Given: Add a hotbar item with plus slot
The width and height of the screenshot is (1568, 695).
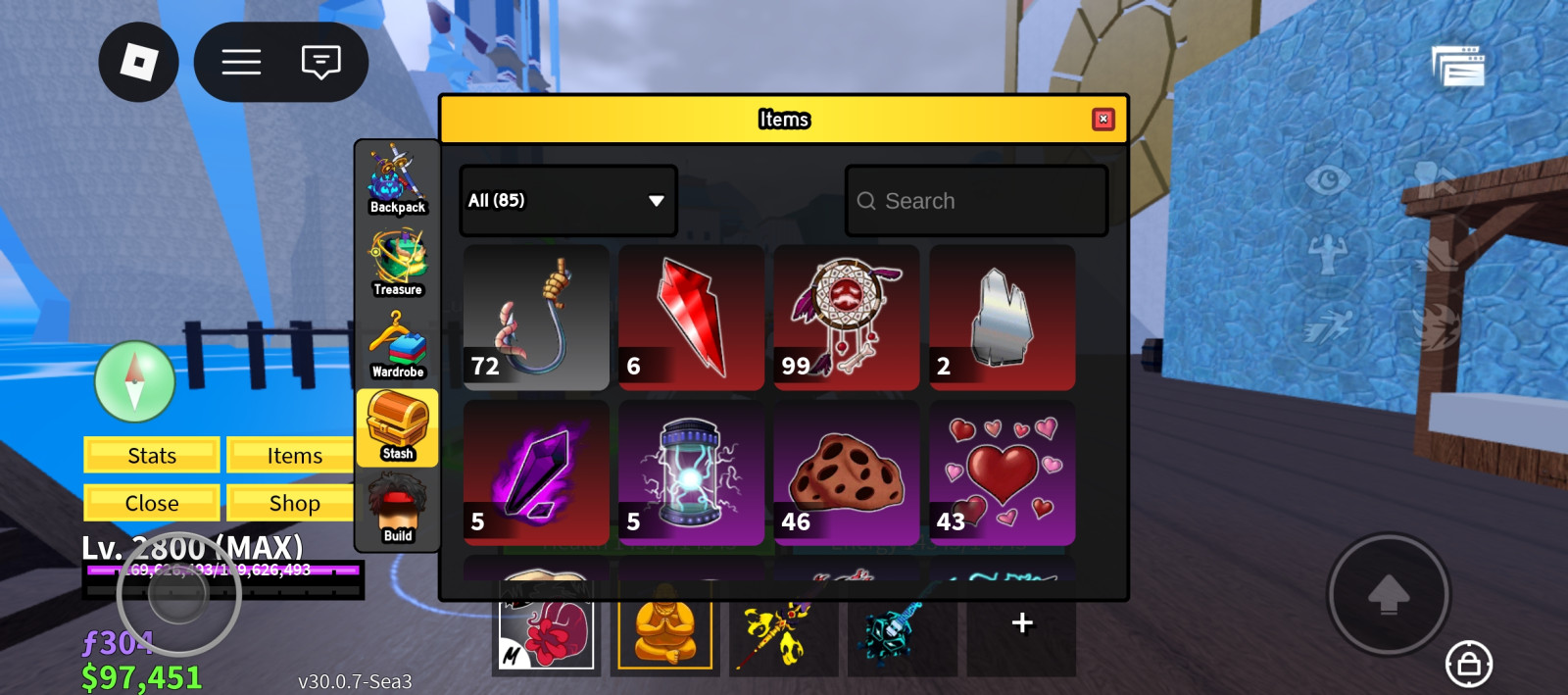Looking at the screenshot, I should tap(1021, 623).
